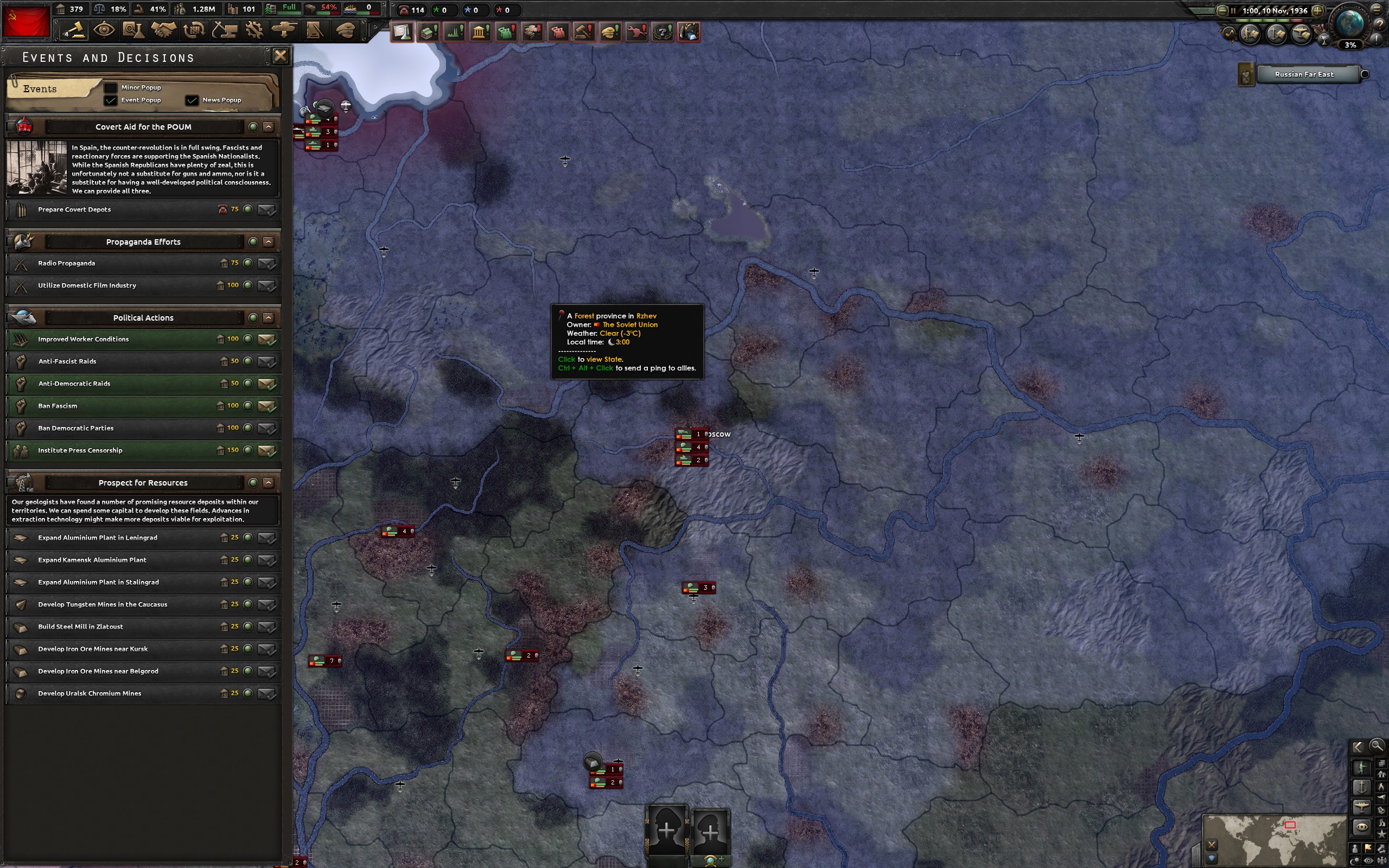Open the Diplomacy handshake icon

point(165,30)
